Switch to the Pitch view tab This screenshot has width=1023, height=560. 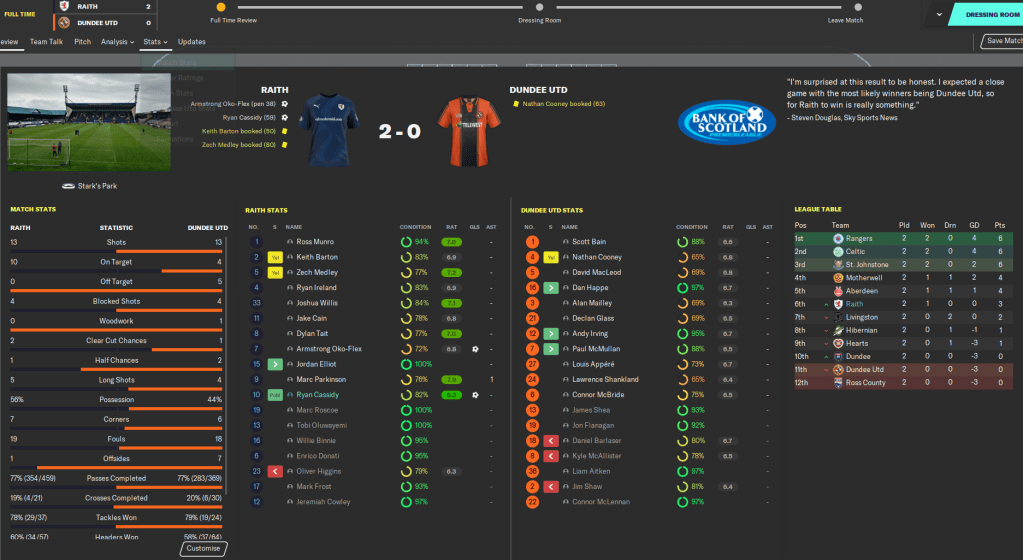[83, 42]
